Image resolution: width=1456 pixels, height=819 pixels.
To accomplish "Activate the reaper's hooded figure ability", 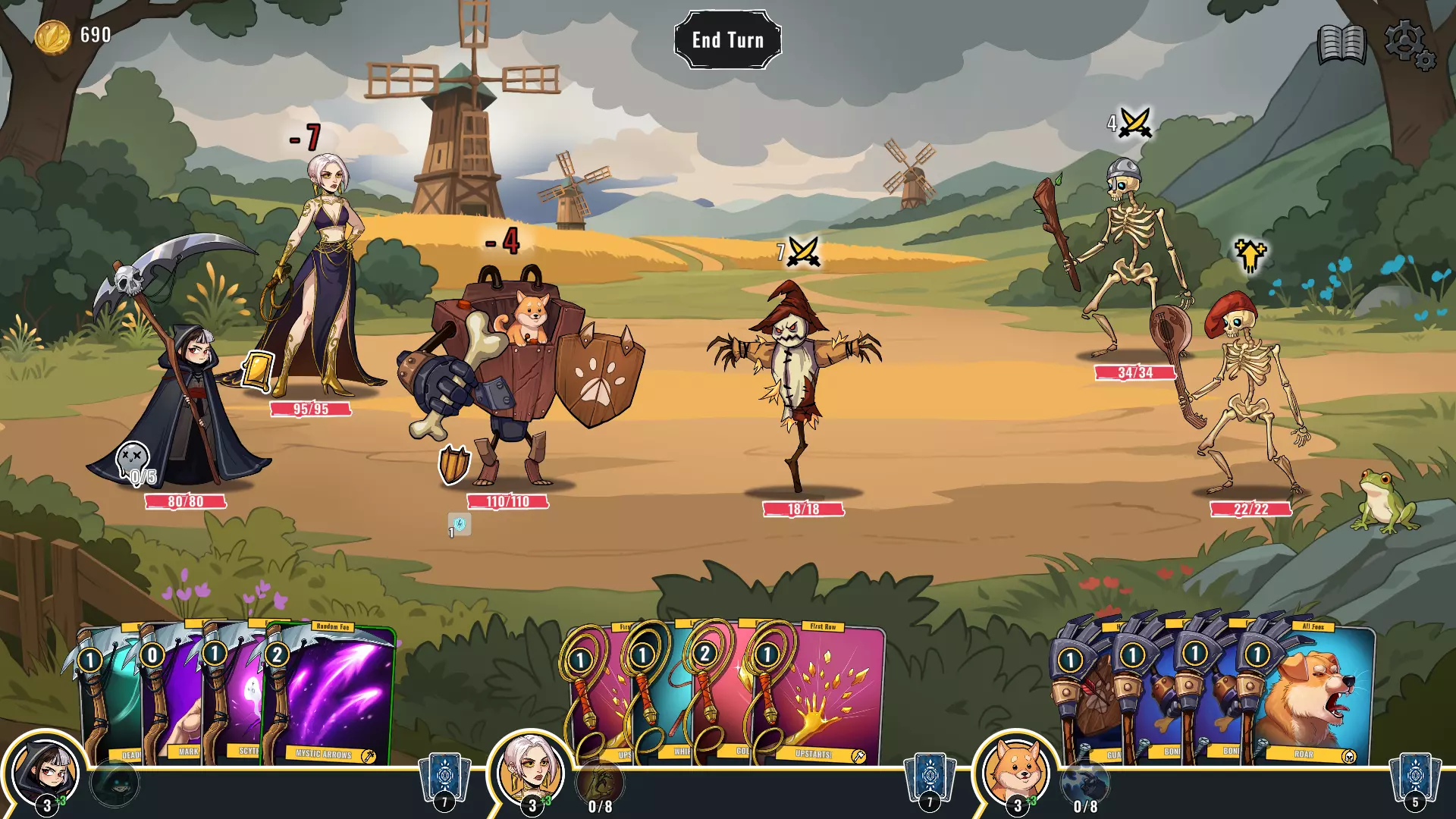I will (115, 783).
